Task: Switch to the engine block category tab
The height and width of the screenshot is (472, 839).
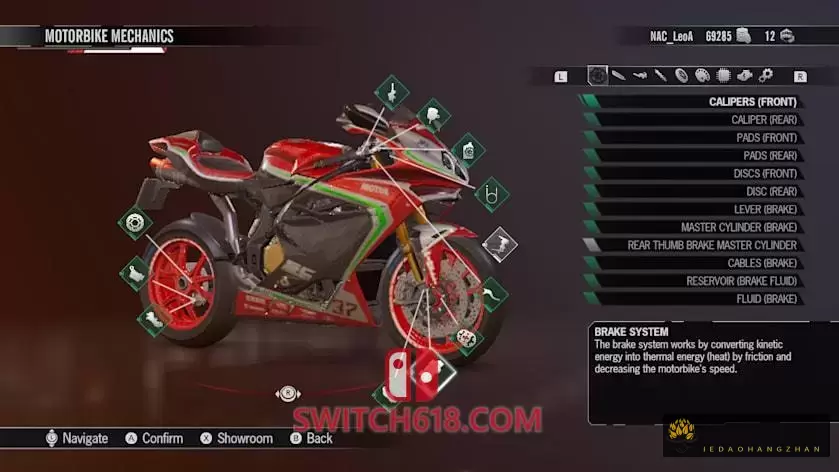Action: [x=744, y=75]
